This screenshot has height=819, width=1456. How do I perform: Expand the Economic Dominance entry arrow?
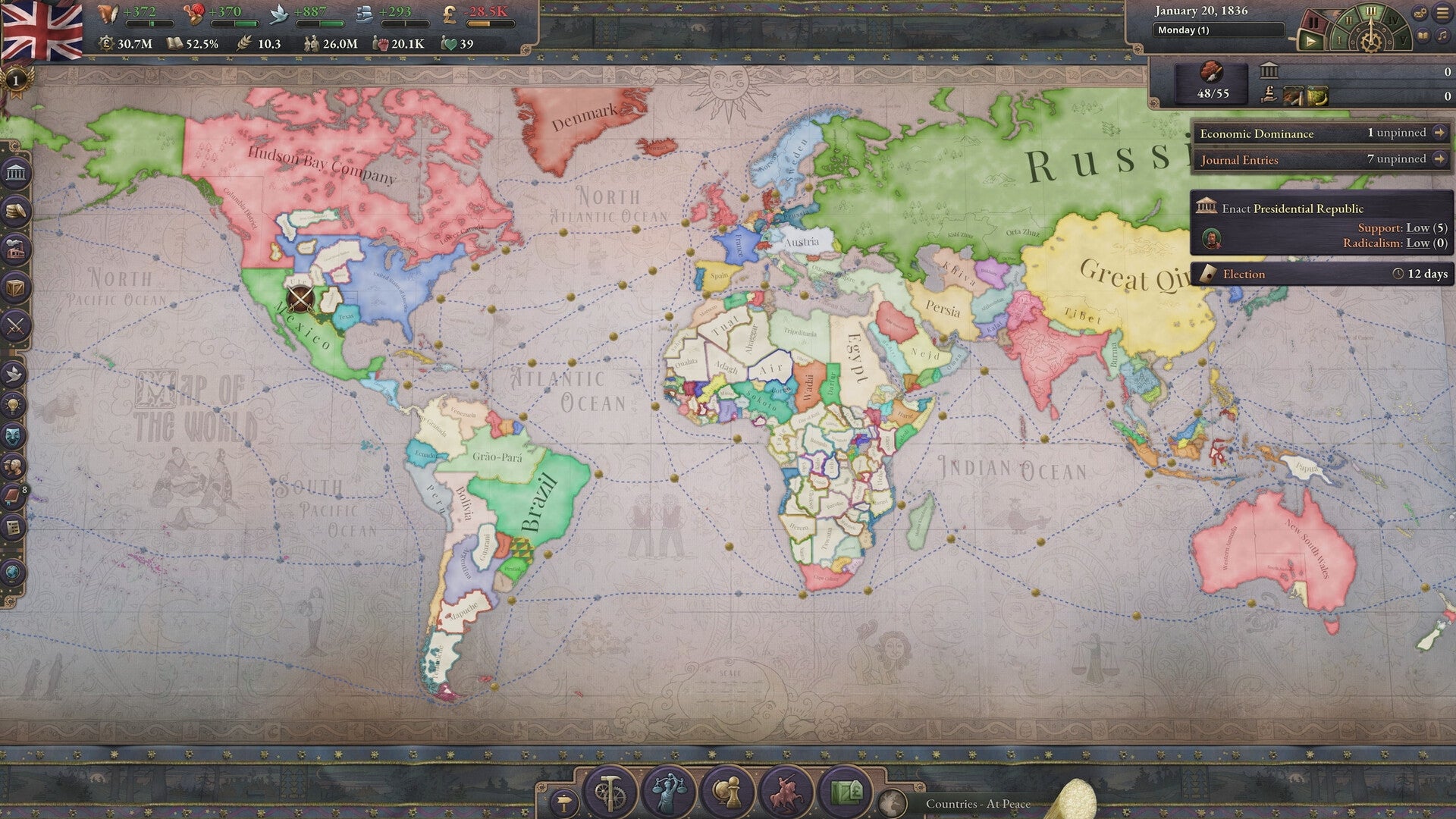pos(1439,133)
